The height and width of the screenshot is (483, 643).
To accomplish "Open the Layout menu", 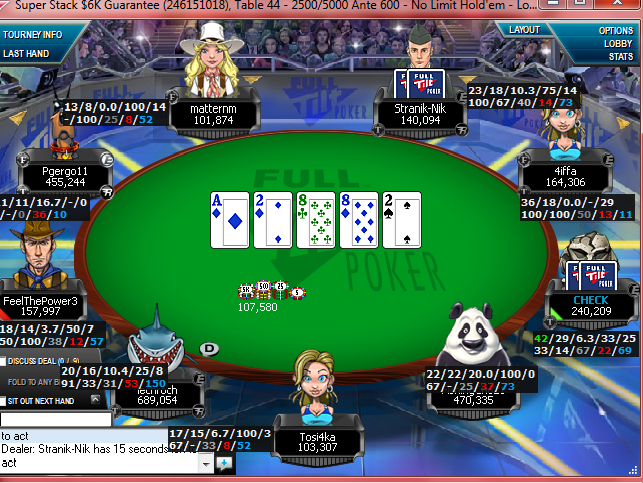I will tap(524, 30).
